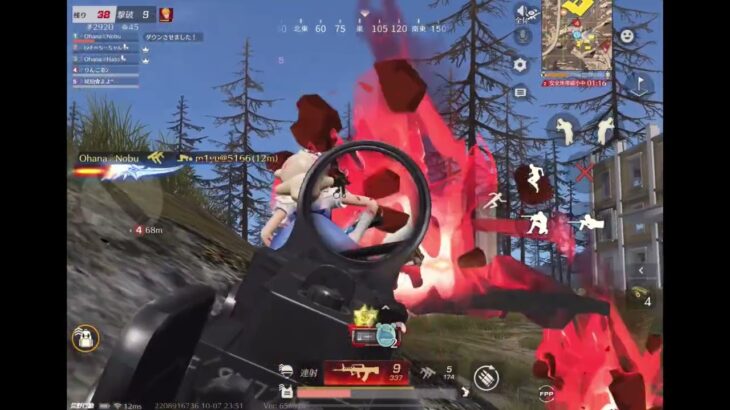Open the minimap
Image resolution: width=730 pixels, height=410 pixels.
(576, 35)
